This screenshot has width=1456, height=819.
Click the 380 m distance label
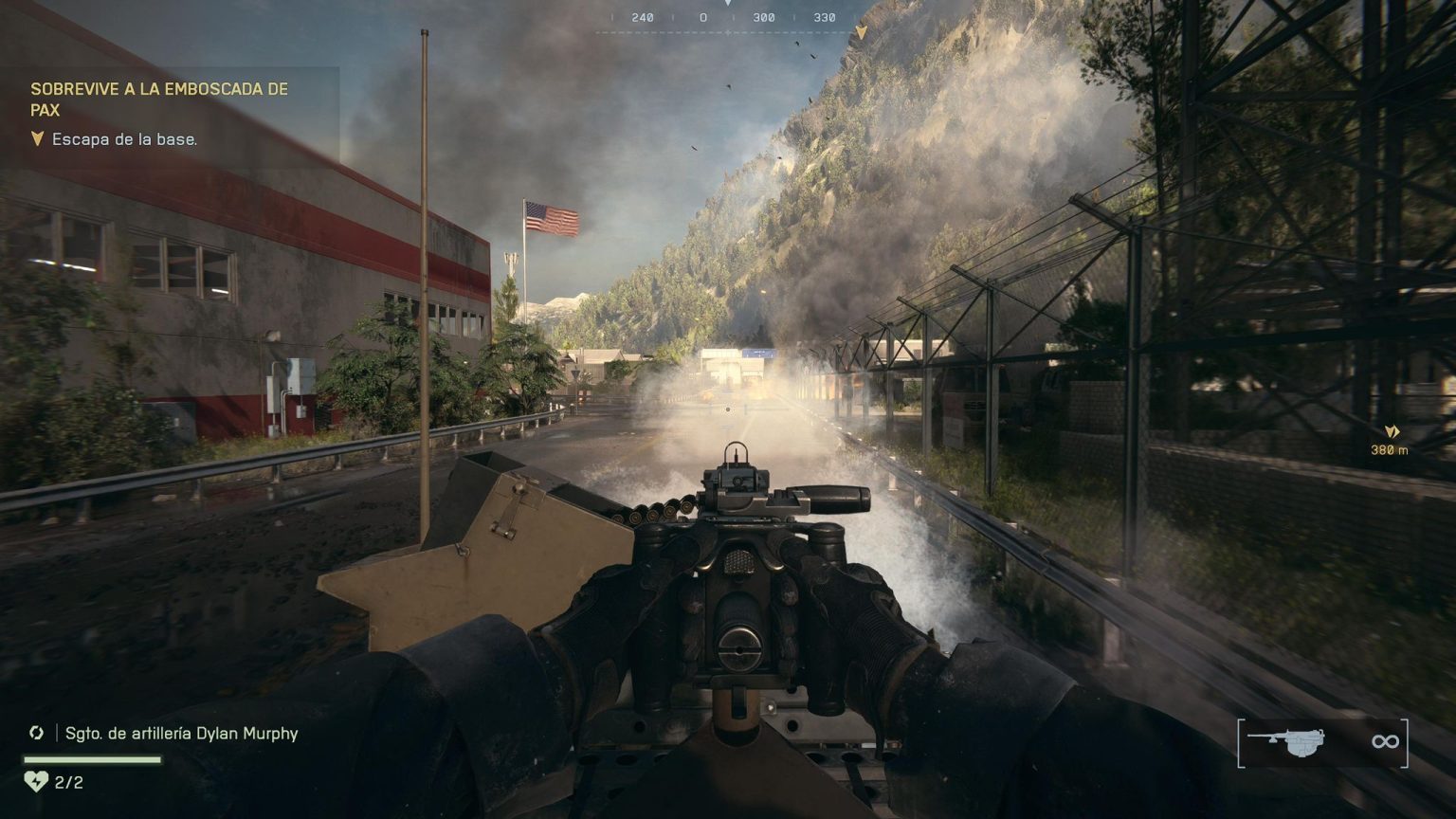[x=1391, y=450]
